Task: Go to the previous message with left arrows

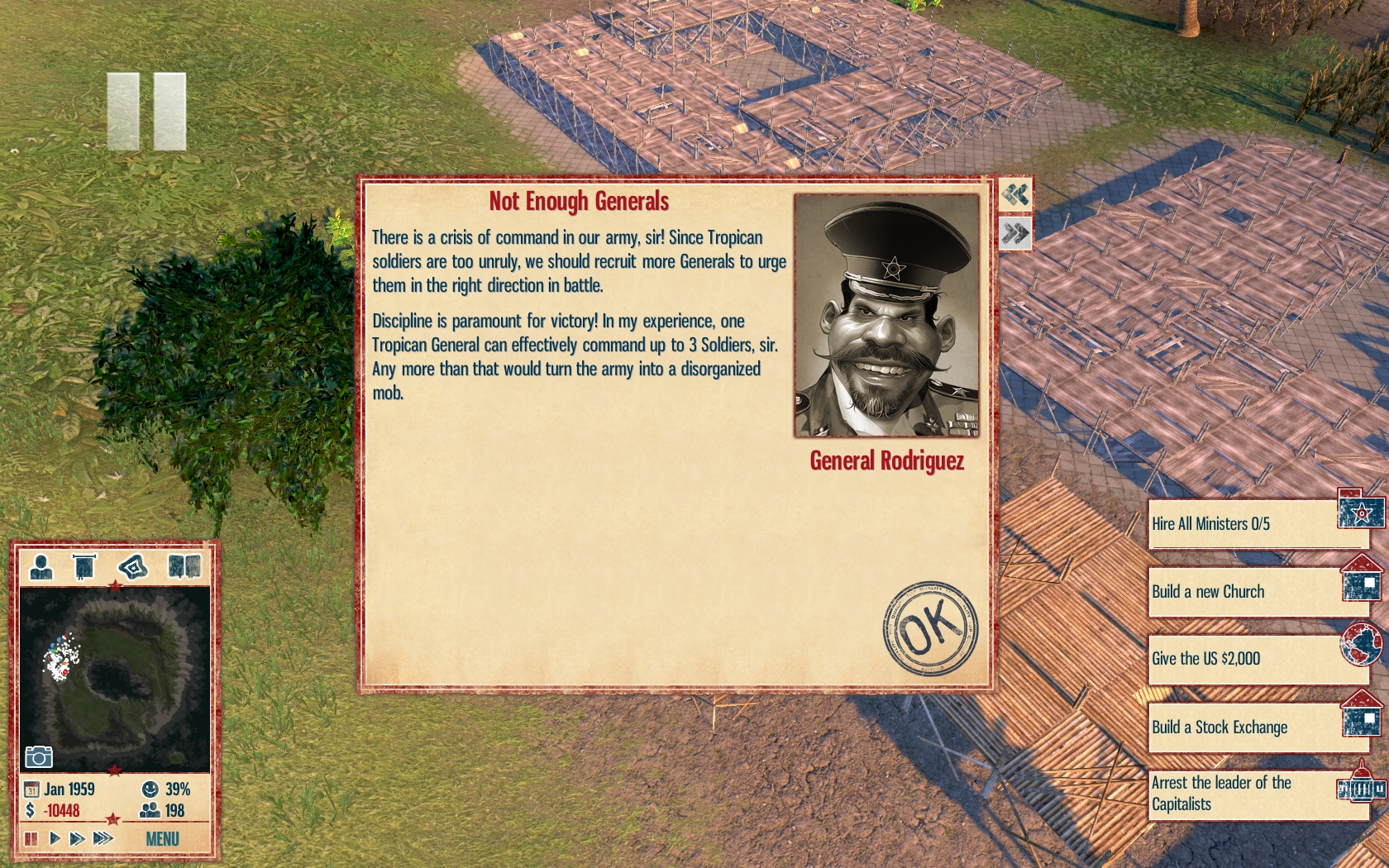Action: [1015, 195]
